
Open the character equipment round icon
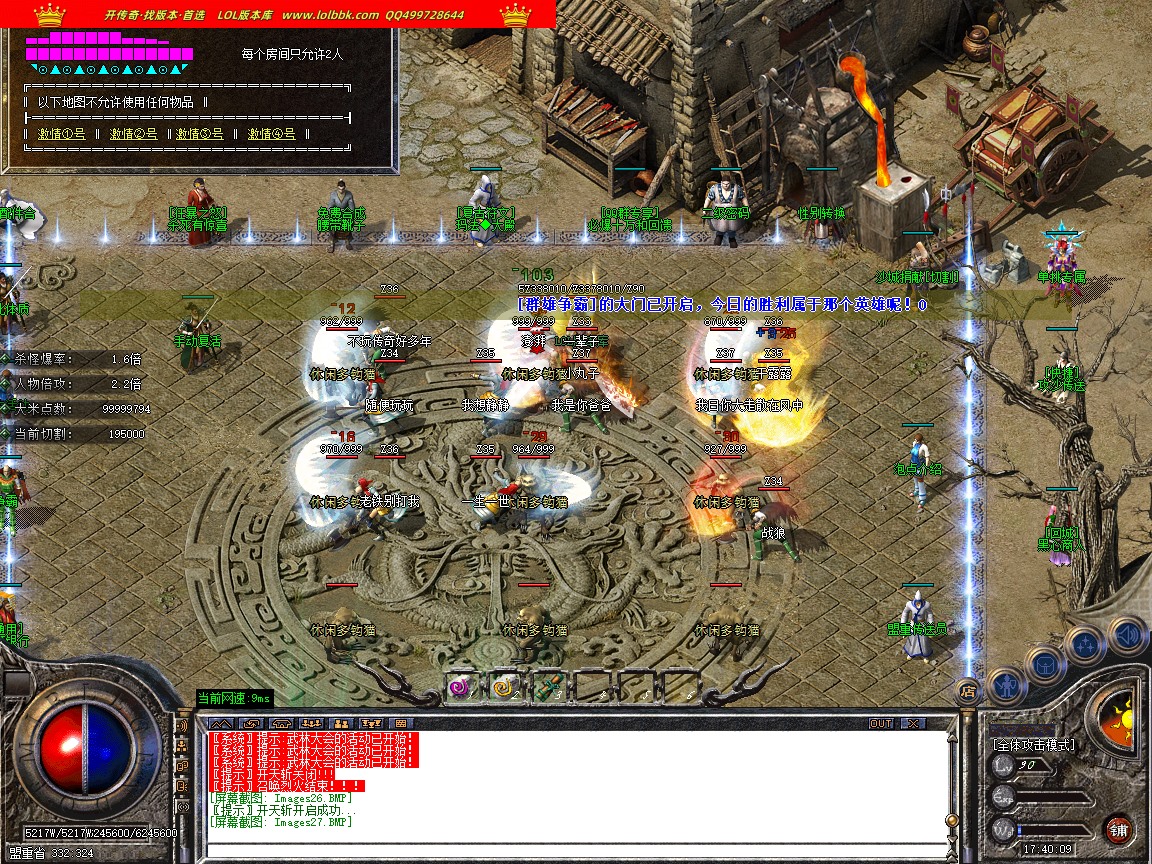click(1007, 687)
